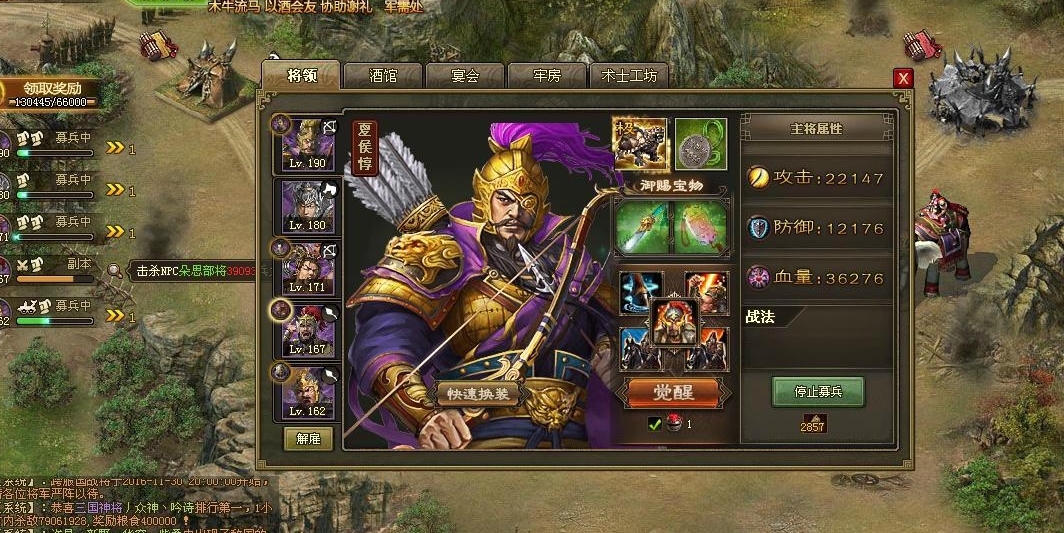Choose the Lv. 162 general portrait
The width and height of the screenshot is (1064, 533).
tap(307, 391)
